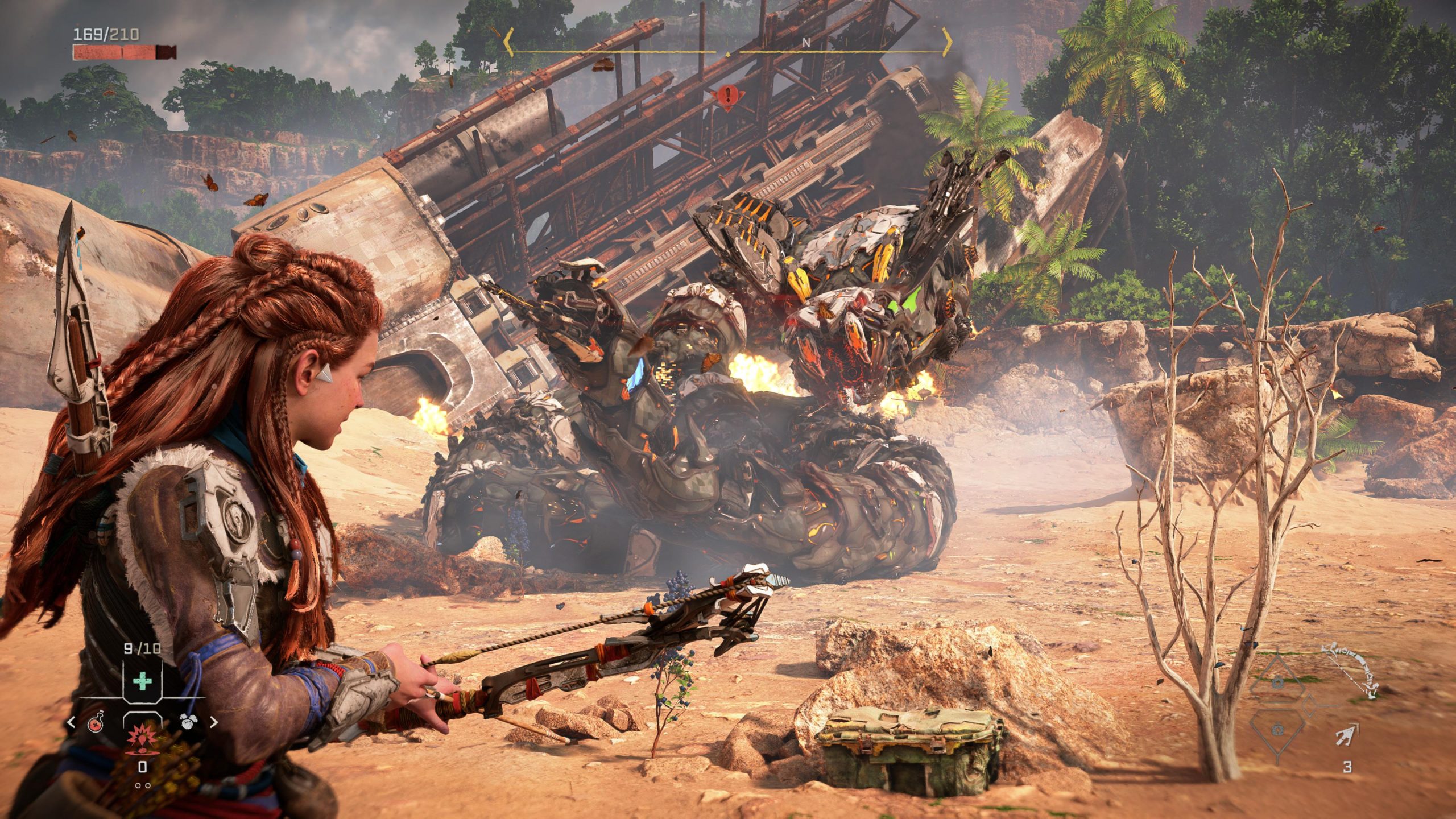The image size is (1456, 819).
Task: Cycle tools with the left arrow
Action: [x=72, y=723]
